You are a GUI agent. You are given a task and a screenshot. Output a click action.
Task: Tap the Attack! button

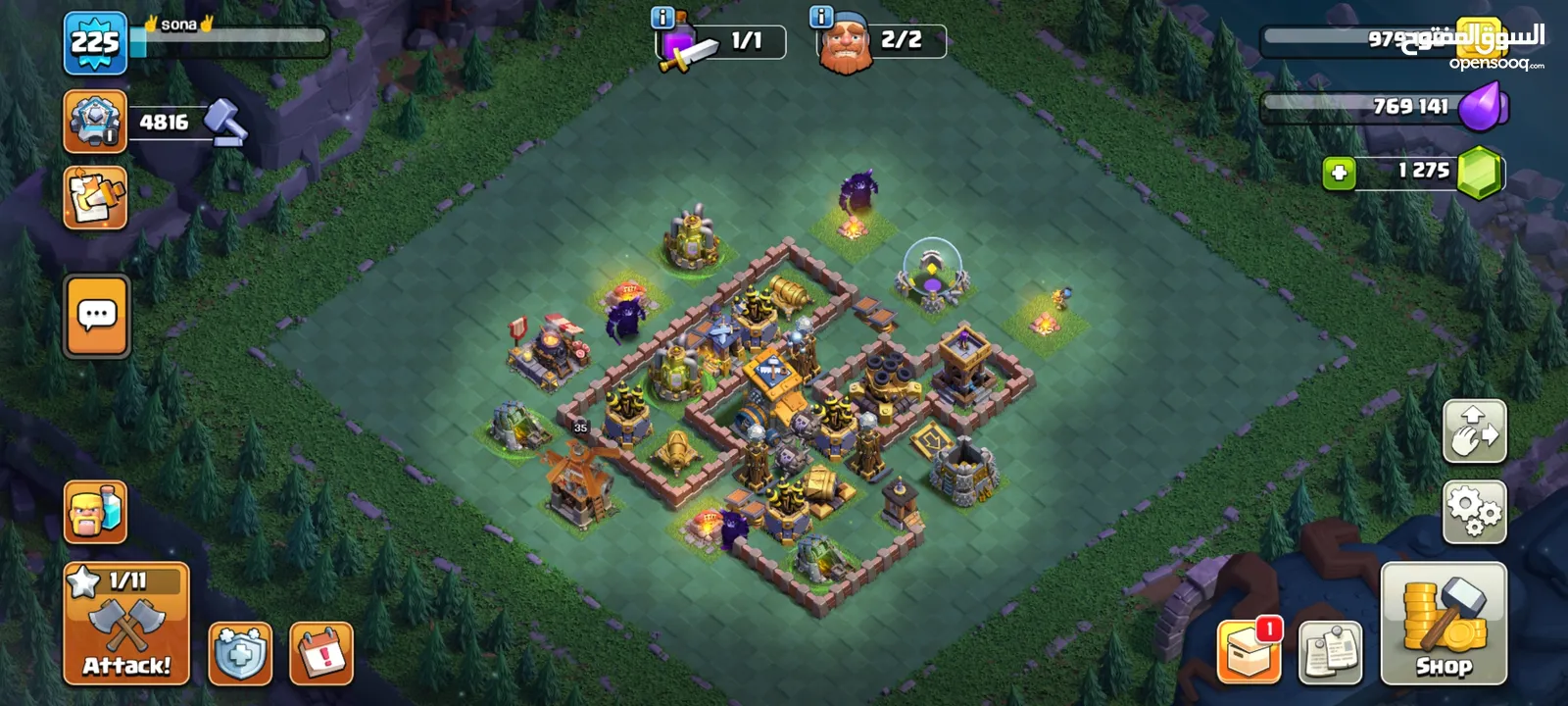click(x=126, y=625)
